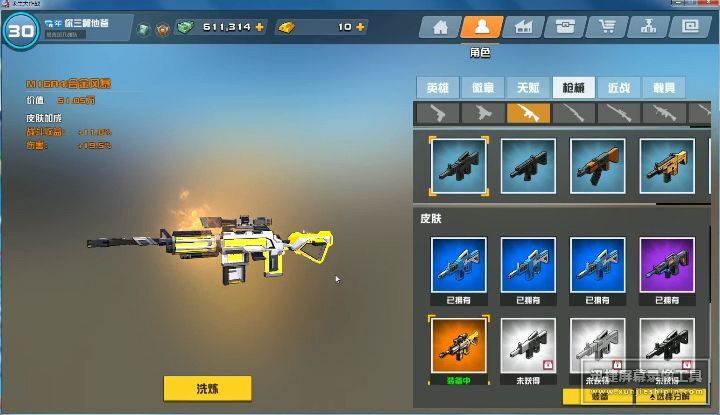Switch to the 天赋 talents tab
The width and height of the screenshot is (720, 415).
pyautogui.click(x=527, y=87)
